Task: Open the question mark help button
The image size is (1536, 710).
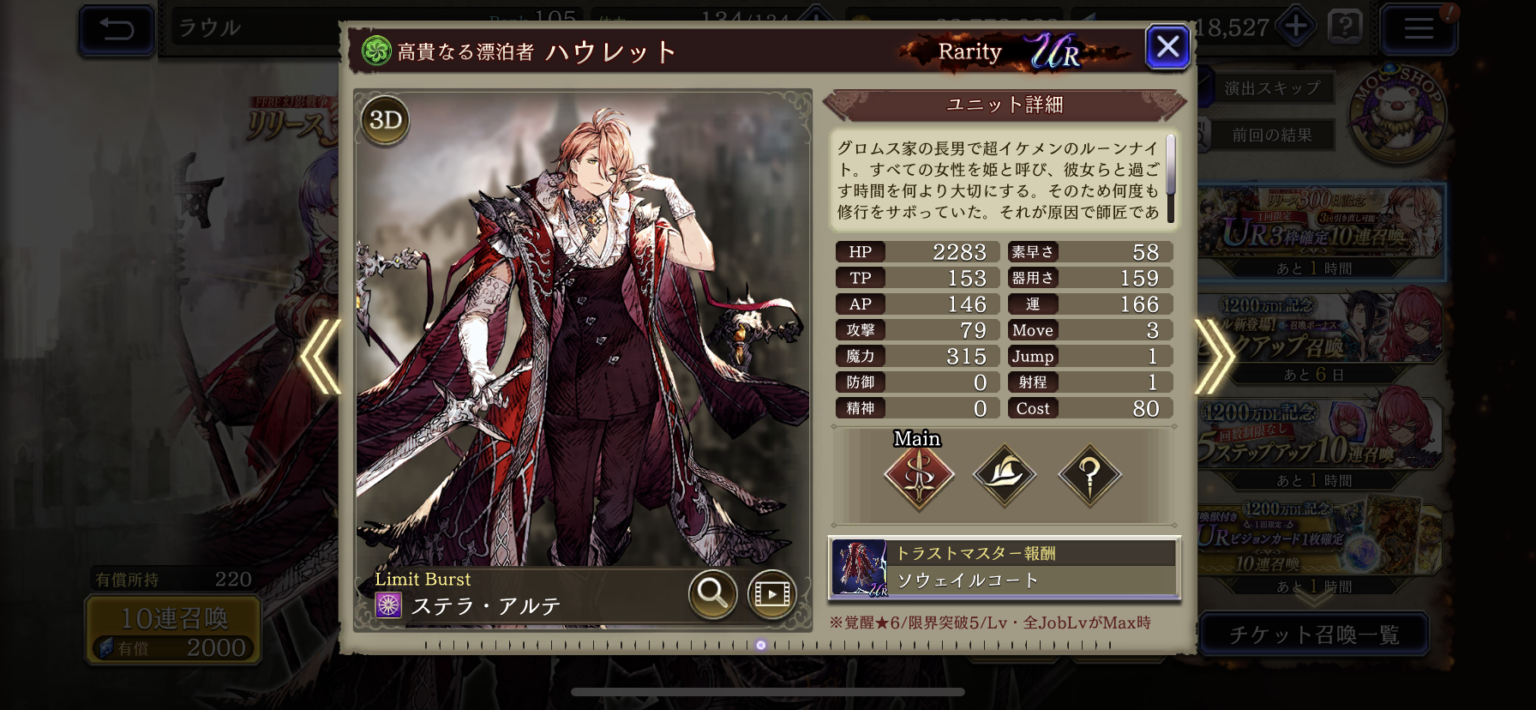Action: tap(1345, 27)
